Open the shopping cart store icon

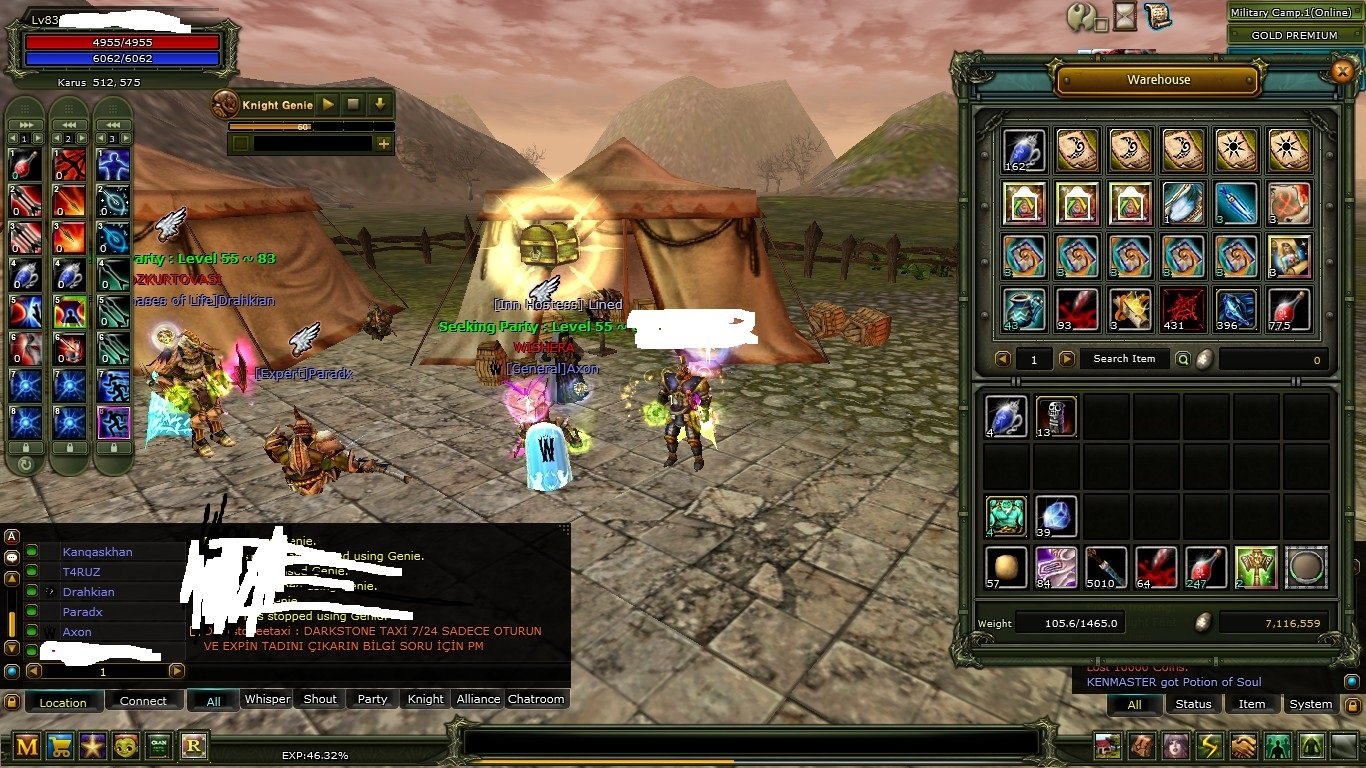click(59, 745)
